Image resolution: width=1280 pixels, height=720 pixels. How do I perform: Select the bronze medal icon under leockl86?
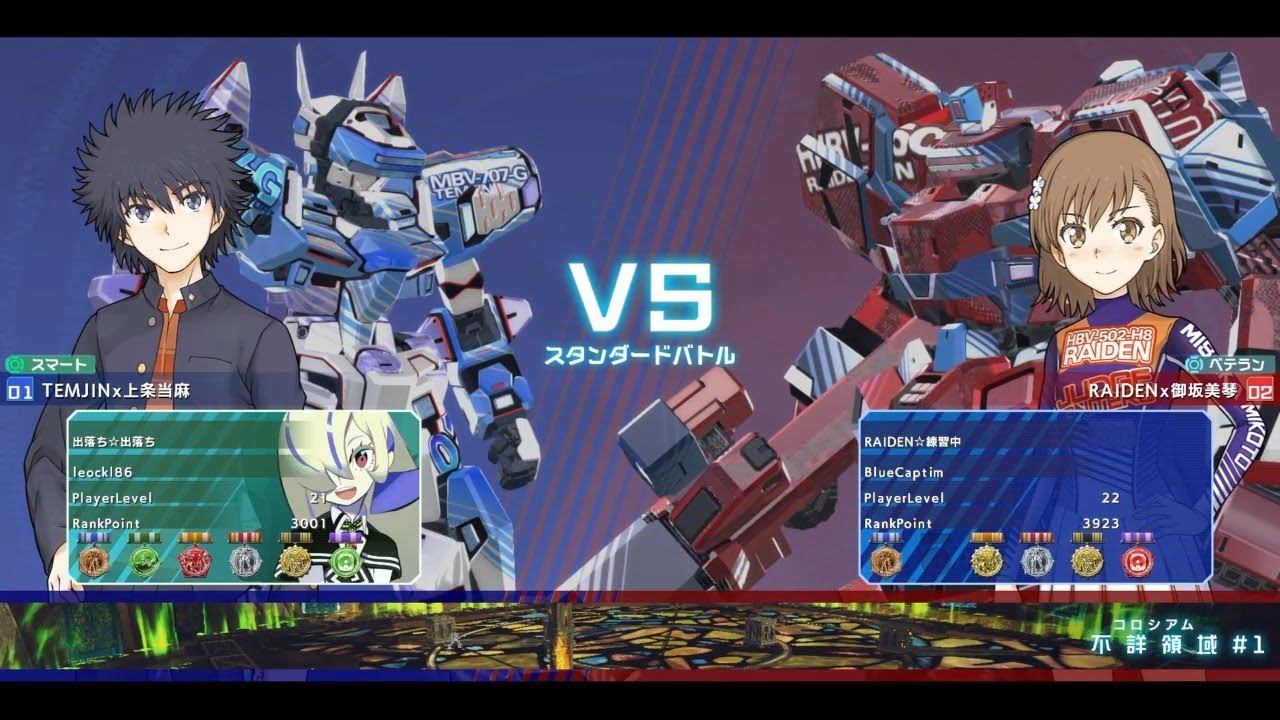(92, 560)
